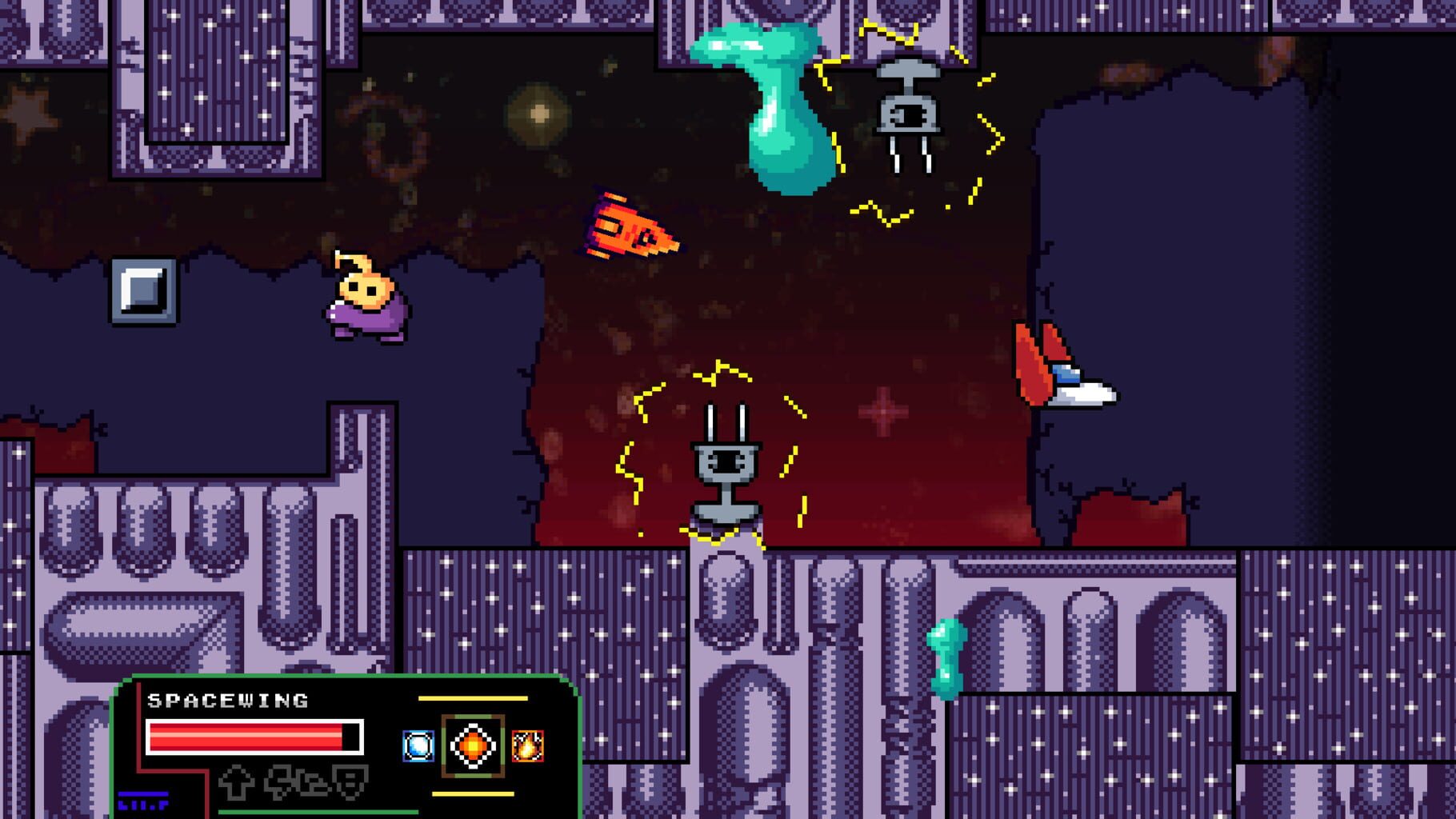Select the blue orb ability icon

click(x=417, y=745)
